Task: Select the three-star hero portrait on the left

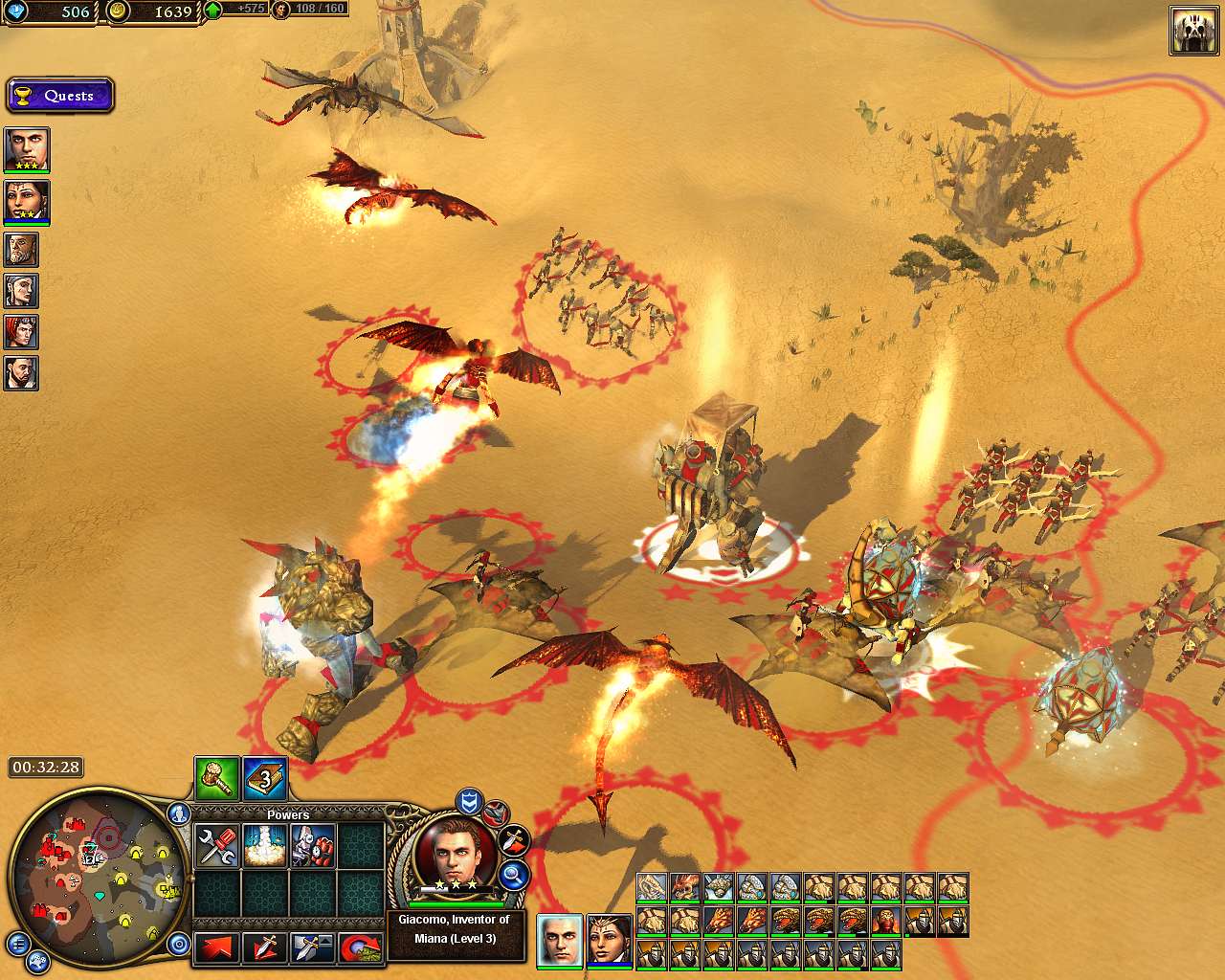Action: tap(26, 150)
